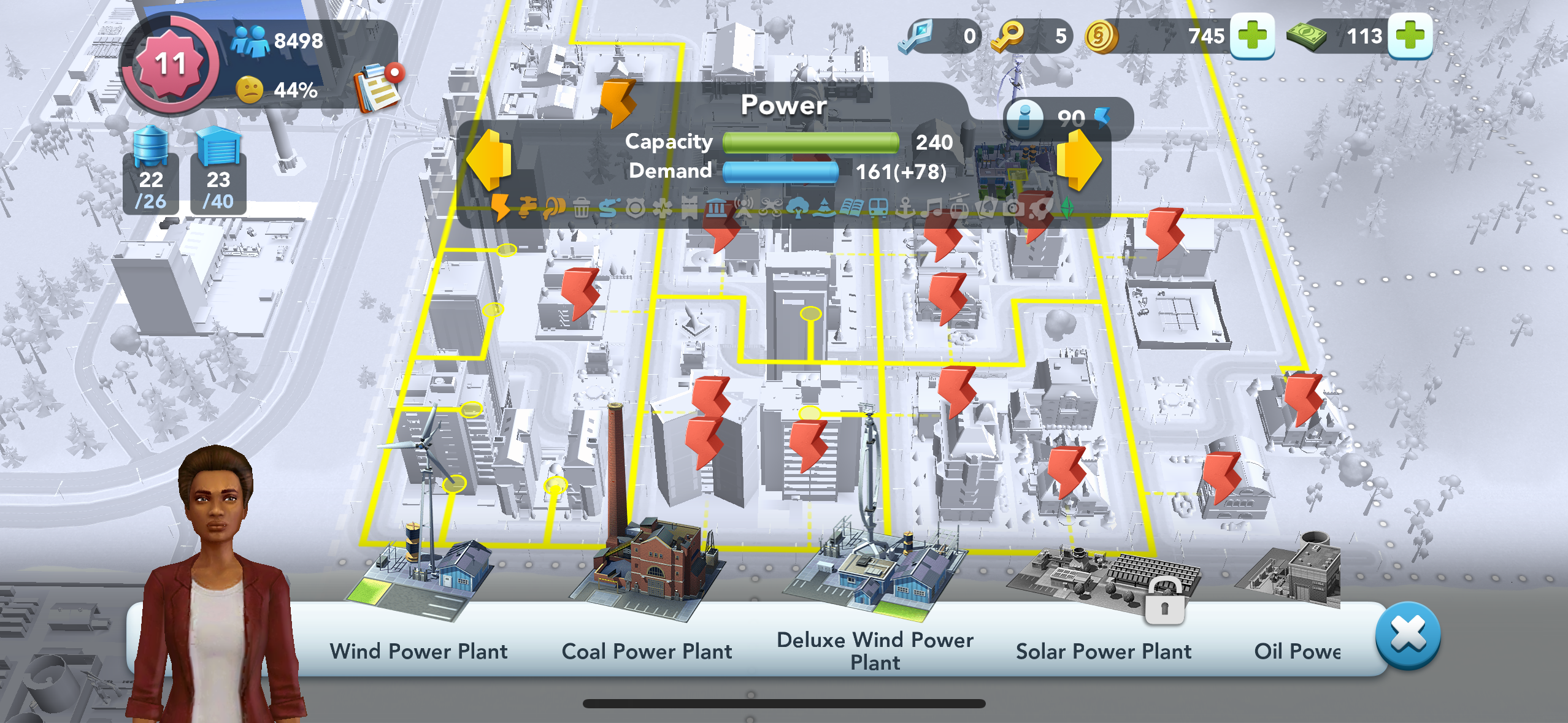Go to previous service category arrow
The image size is (1568, 723).
tap(489, 159)
